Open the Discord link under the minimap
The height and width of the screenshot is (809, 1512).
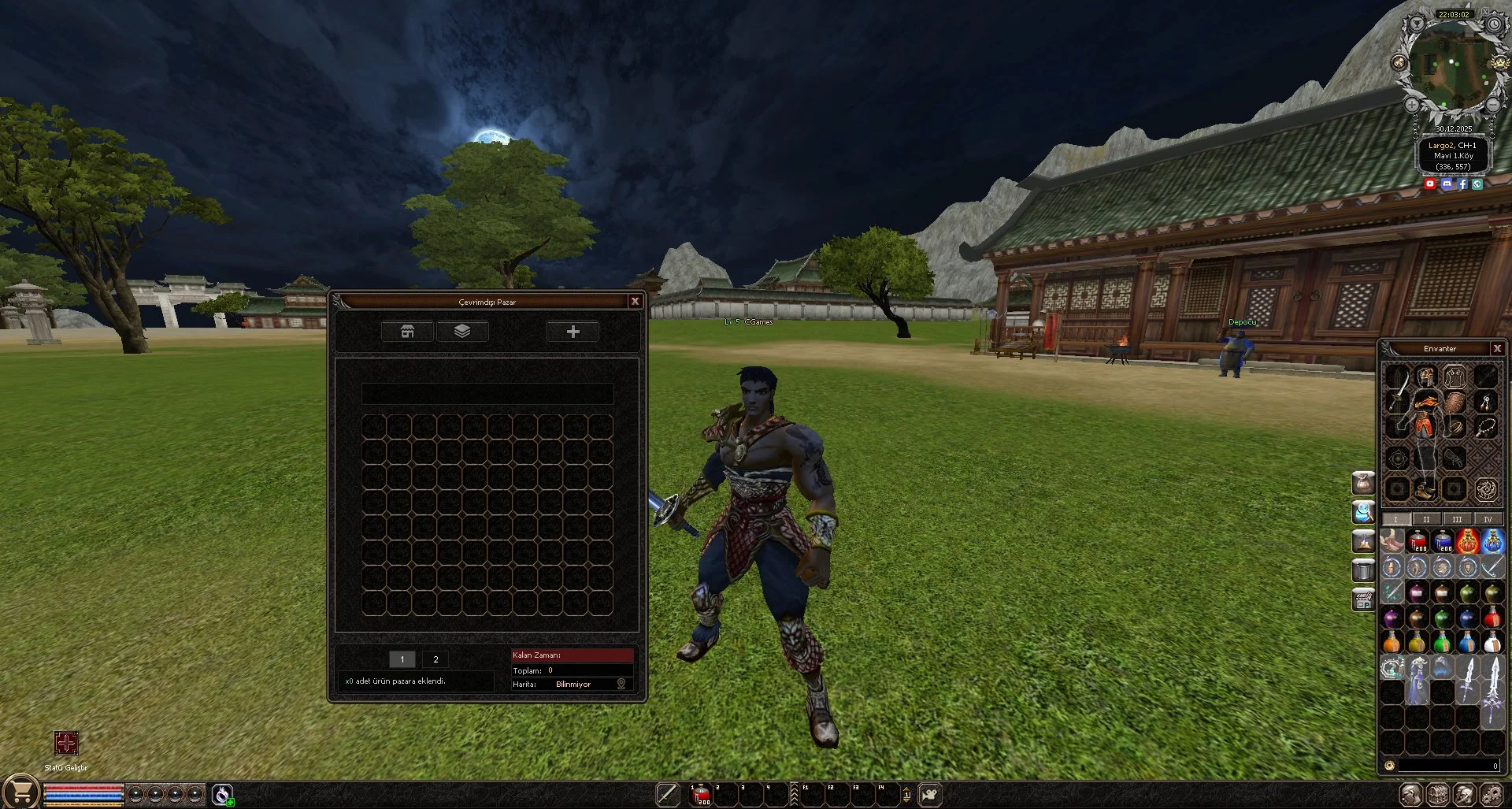click(x=1447, y=184)
